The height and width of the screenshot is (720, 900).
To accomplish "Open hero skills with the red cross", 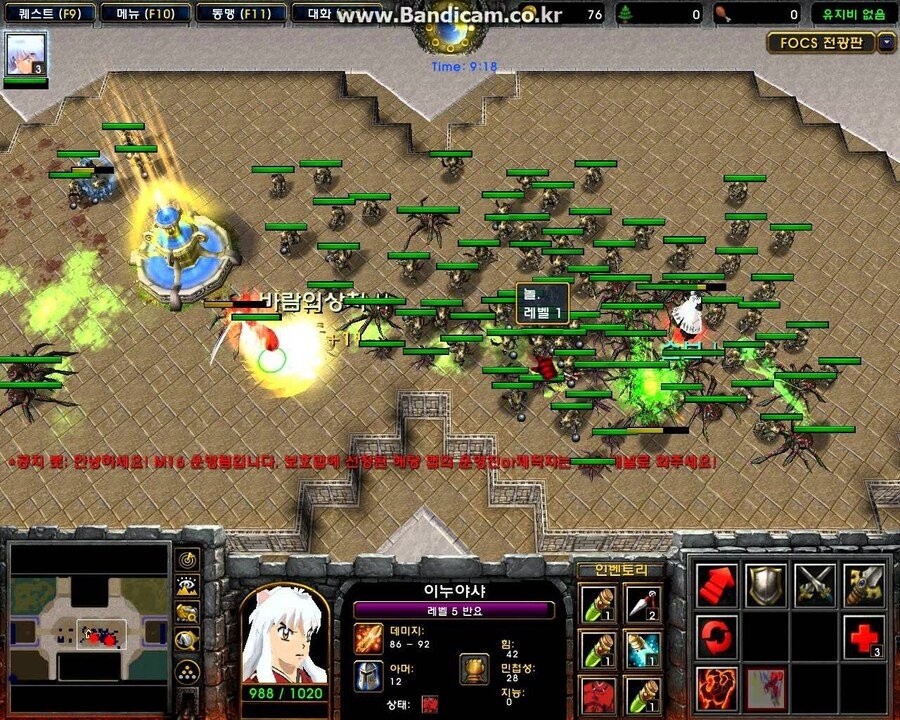I will 863,637.
